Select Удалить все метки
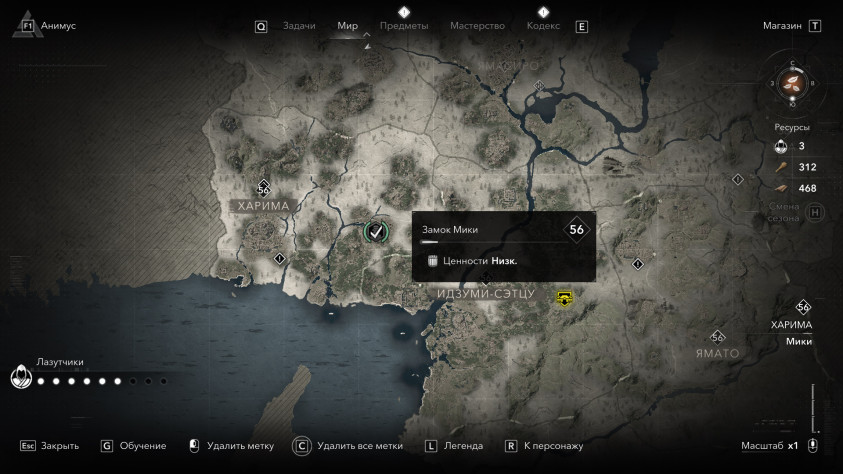Viewport: 843px width, 474px height. [359, 446]
